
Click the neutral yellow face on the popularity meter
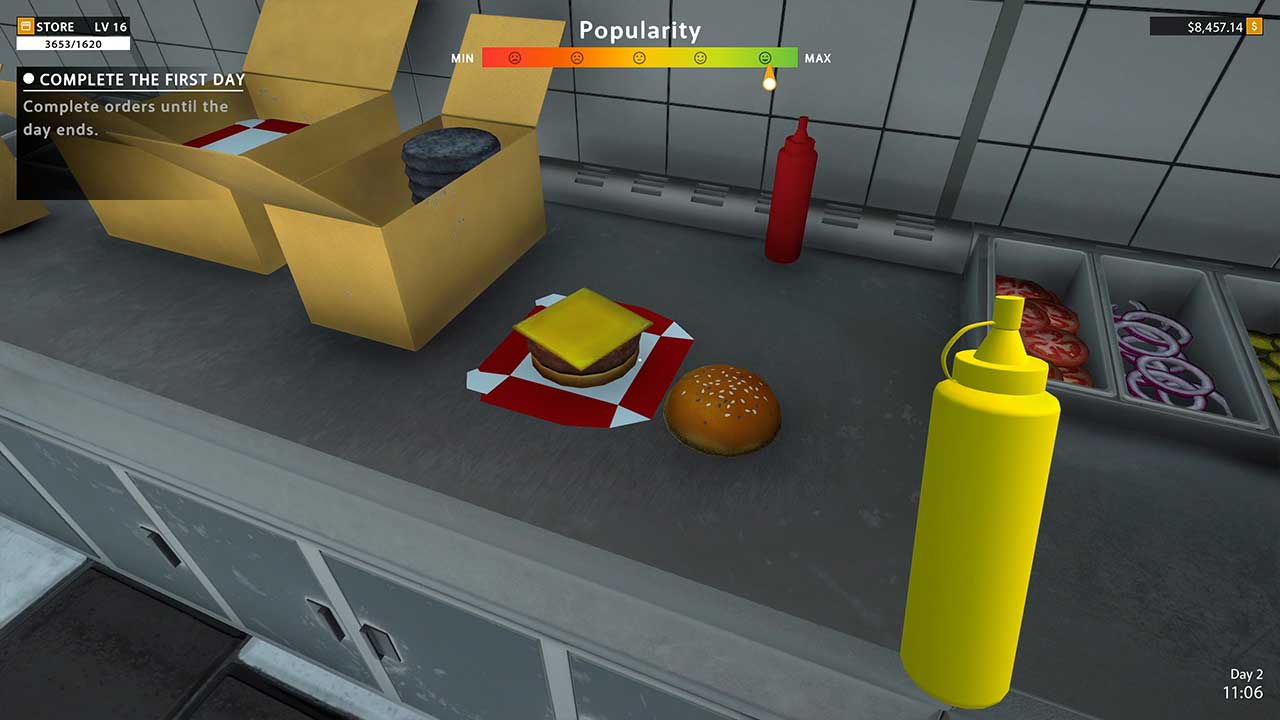(640, 58)
